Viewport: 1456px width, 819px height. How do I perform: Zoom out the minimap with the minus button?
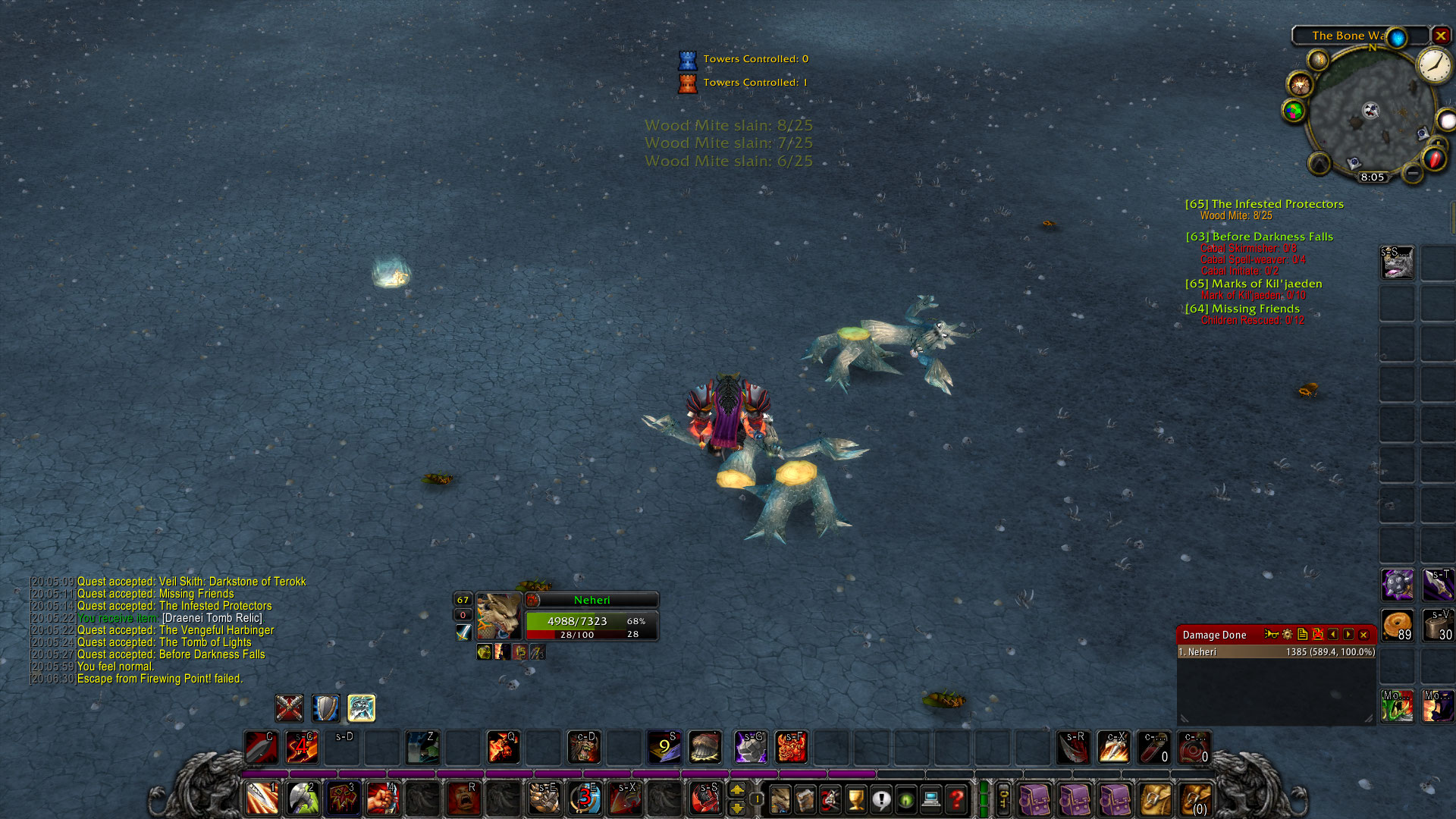[x=1412, y=174]
